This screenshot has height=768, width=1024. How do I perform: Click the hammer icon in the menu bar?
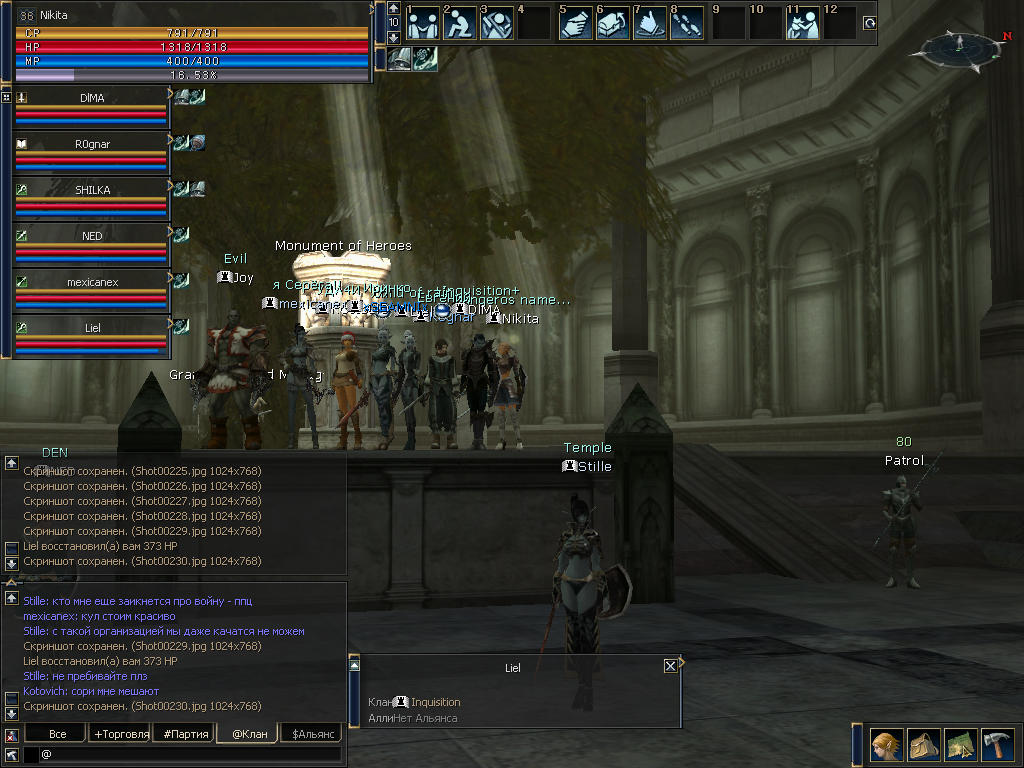click(996, 744)
